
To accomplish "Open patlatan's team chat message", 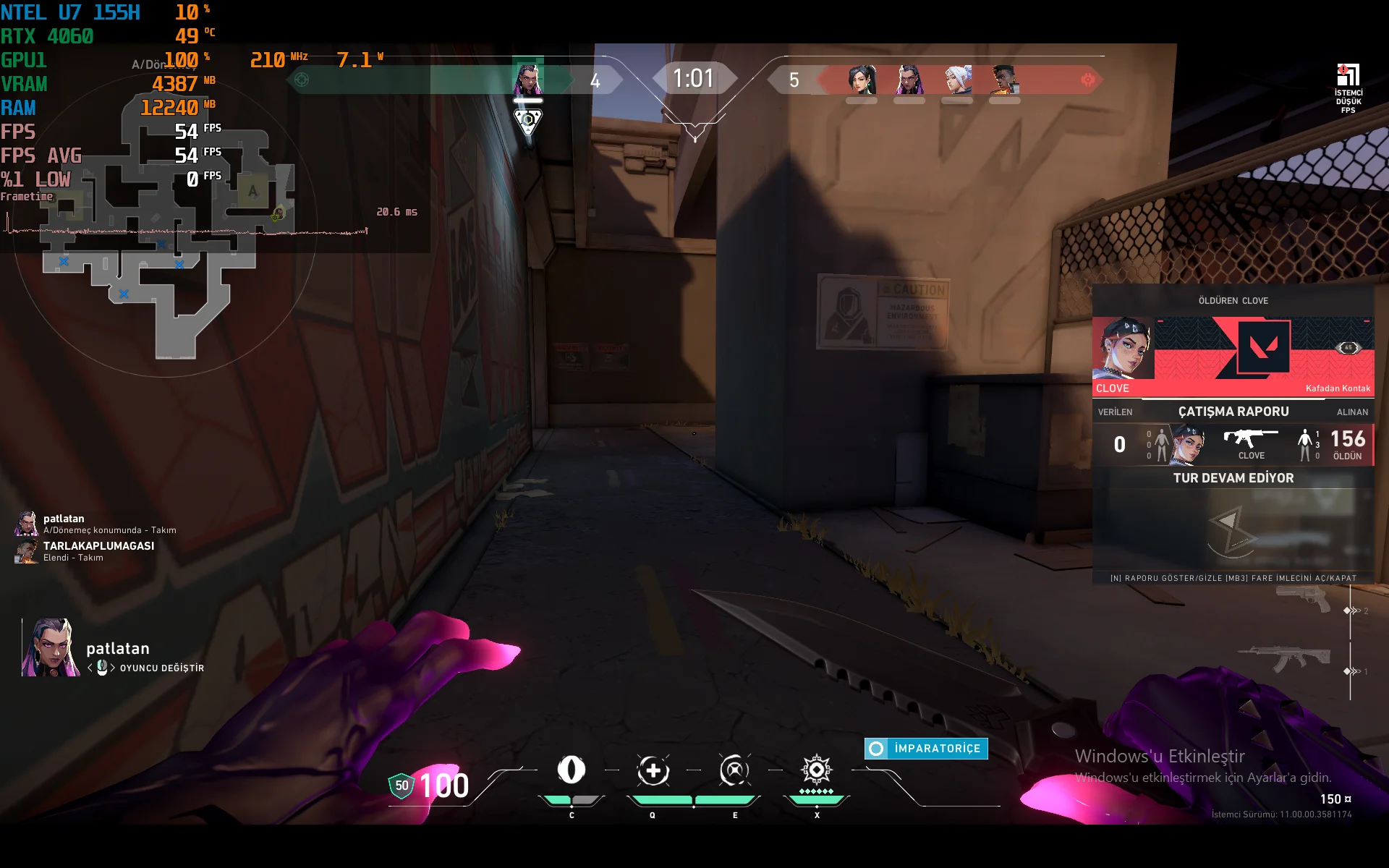I will pos(109,524).
